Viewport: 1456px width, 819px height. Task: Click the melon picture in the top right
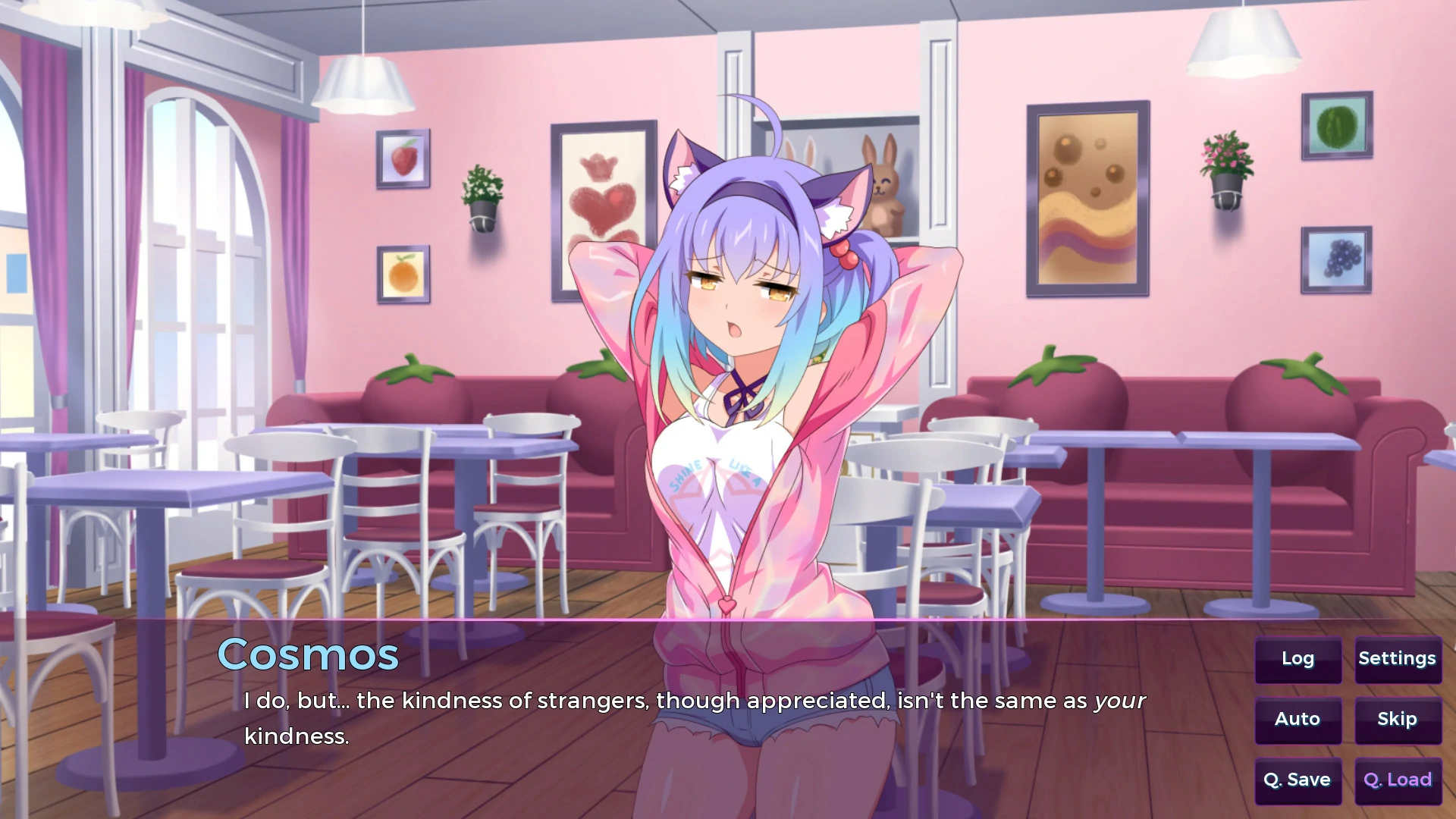(1336, 126)
